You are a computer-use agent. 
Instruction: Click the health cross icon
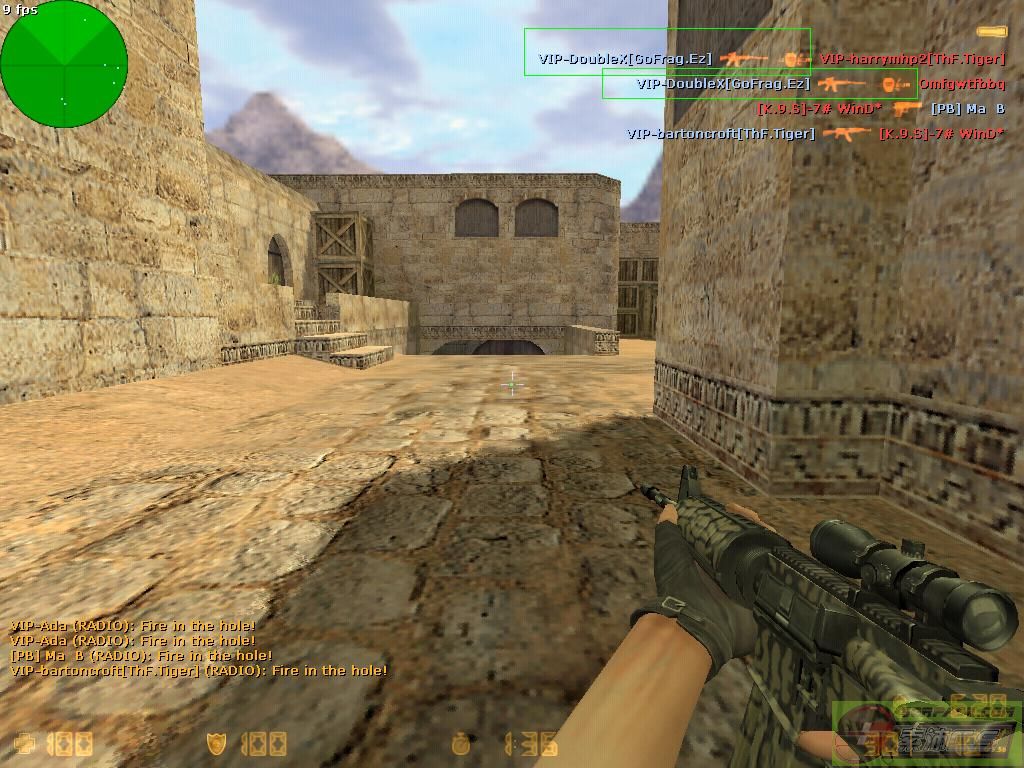[x=24, y=744]
